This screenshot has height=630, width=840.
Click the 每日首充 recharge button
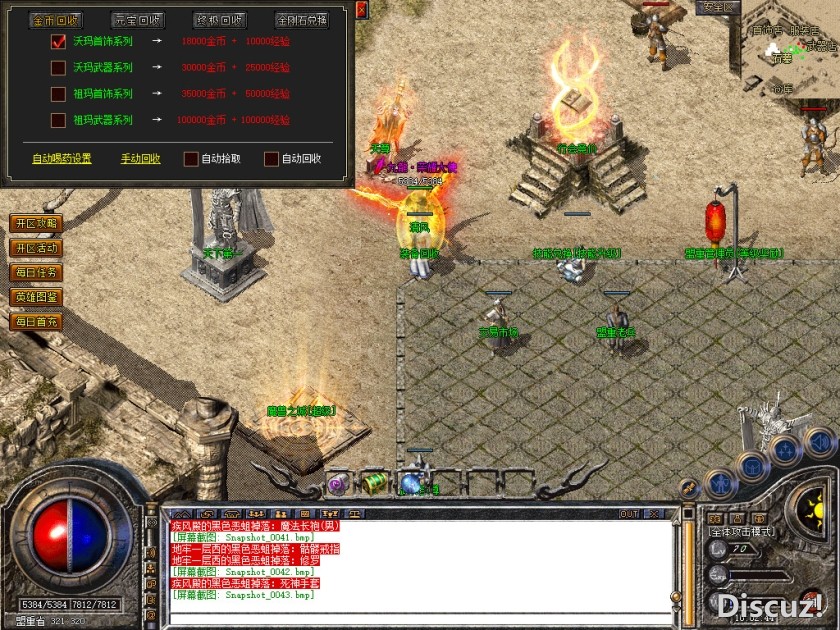tap(35, 322)
